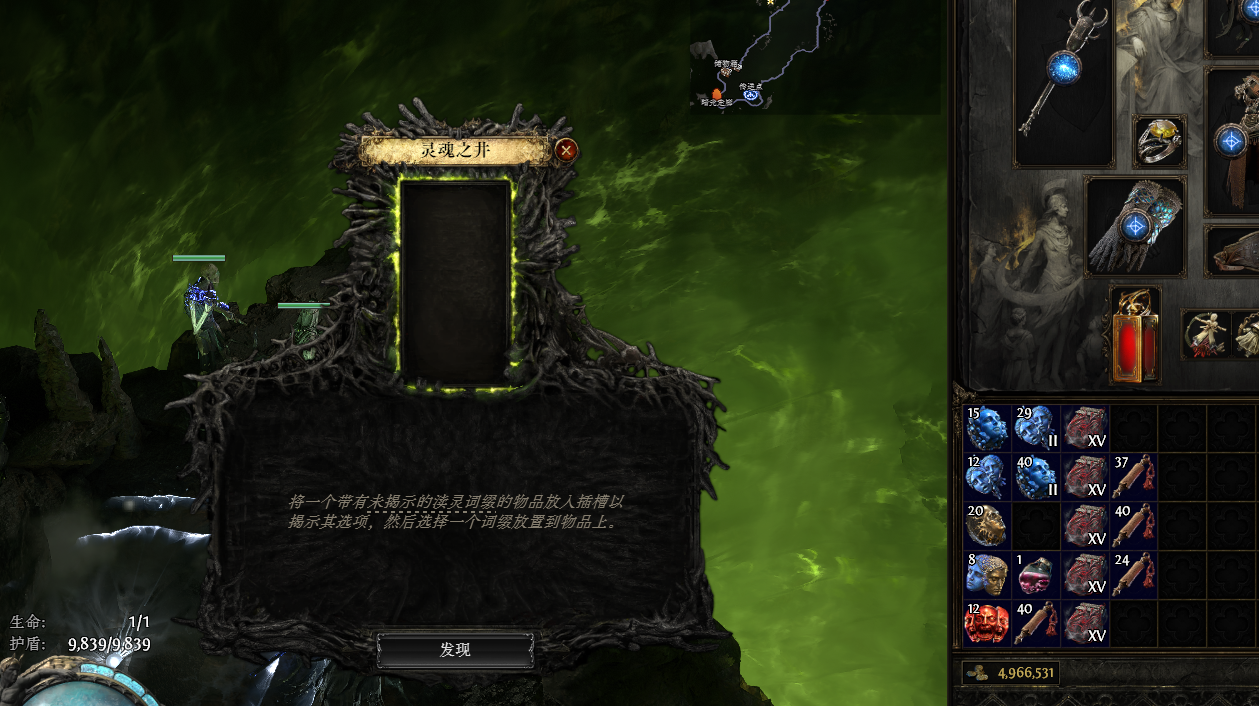Pick the blue mask stack of 29
The height and width of the screenshot is (706, 1259).
click(1035, 428)
